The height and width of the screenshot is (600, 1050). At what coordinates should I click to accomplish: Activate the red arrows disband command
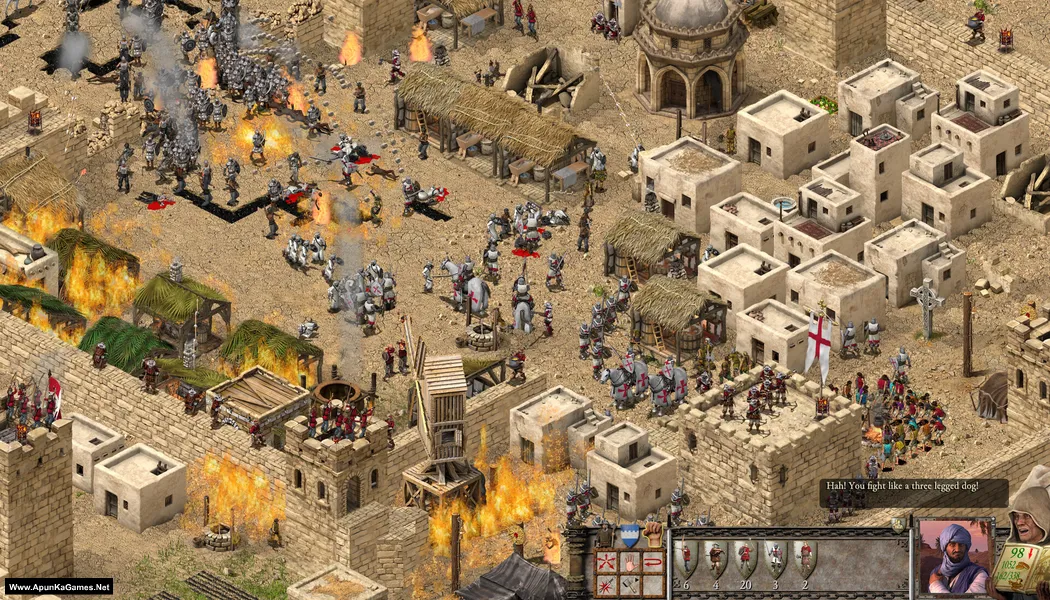[x=605, y=561]
